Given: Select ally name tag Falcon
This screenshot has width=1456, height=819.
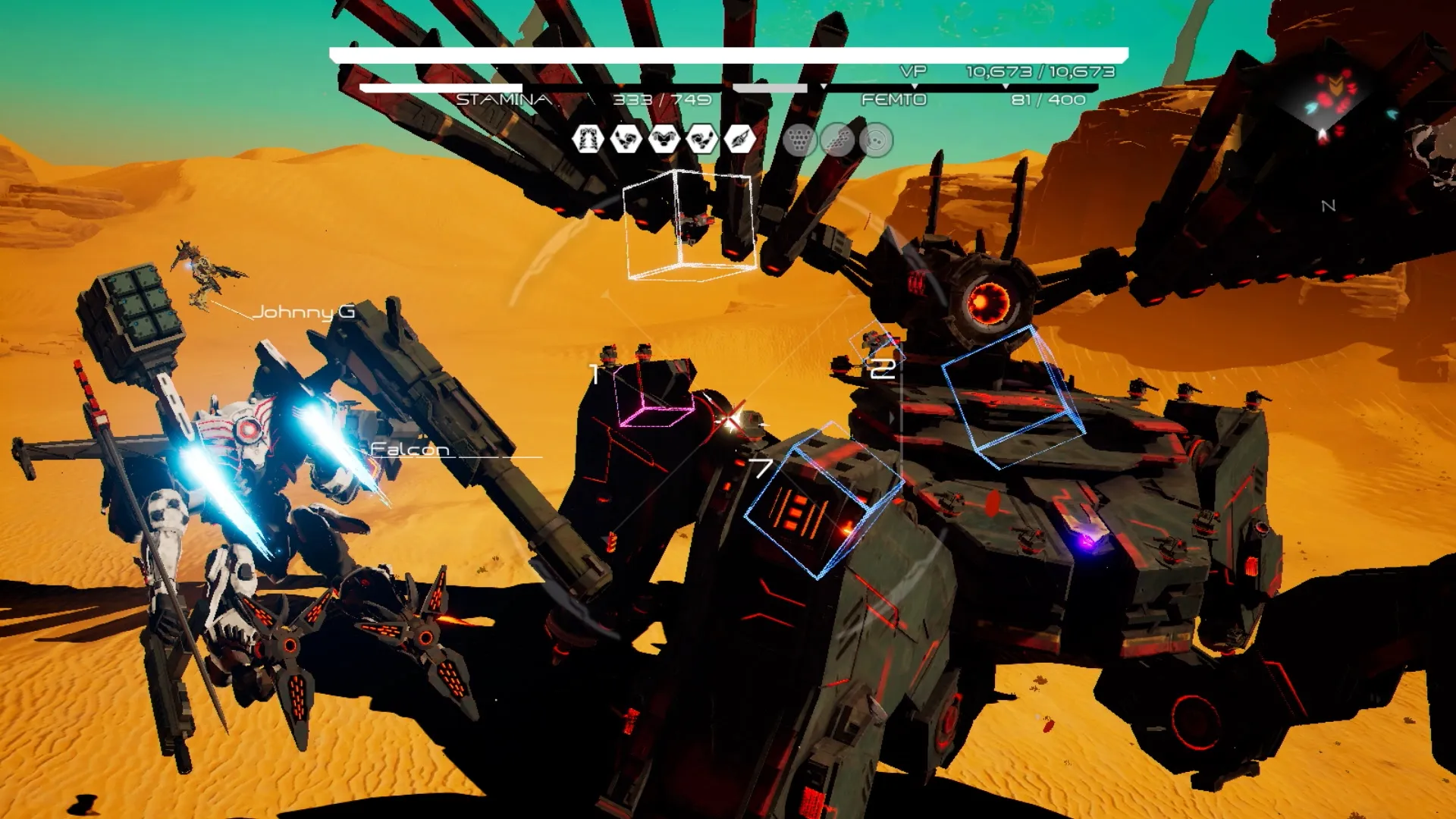Looking at the screenshot, I should click(409, 449).
